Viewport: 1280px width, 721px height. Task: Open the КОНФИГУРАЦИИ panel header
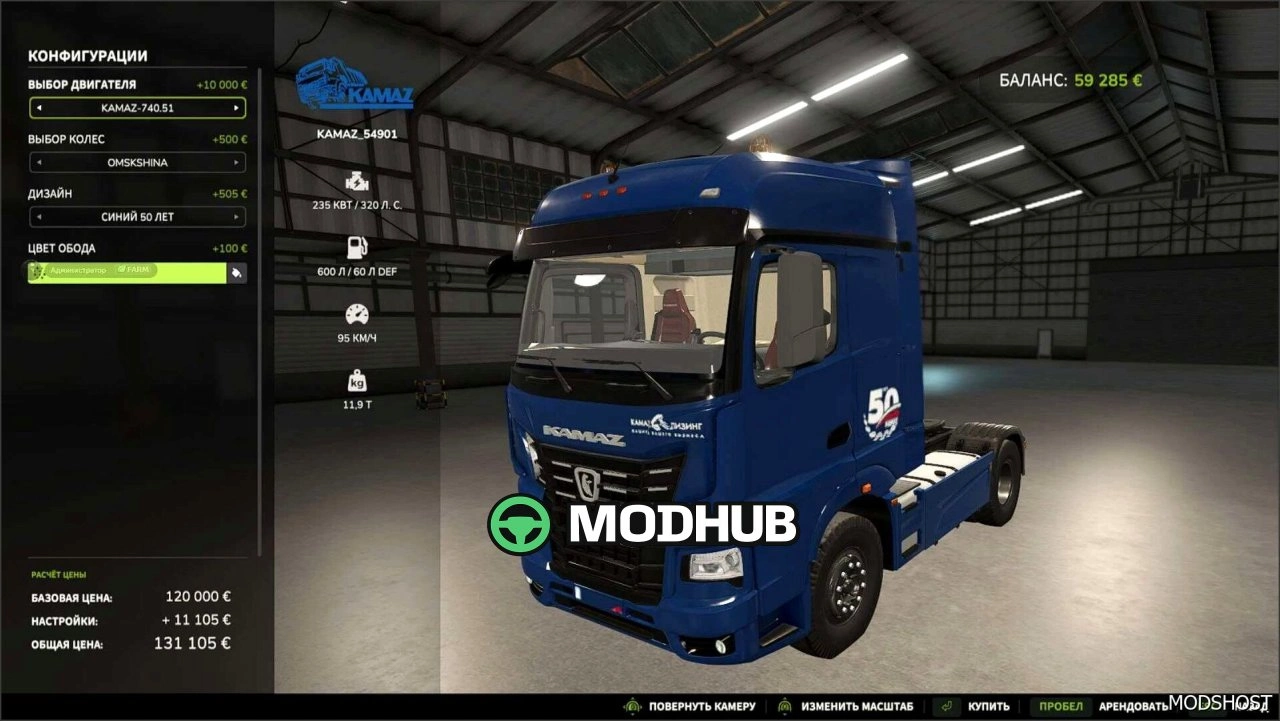[x=88, y=56]
